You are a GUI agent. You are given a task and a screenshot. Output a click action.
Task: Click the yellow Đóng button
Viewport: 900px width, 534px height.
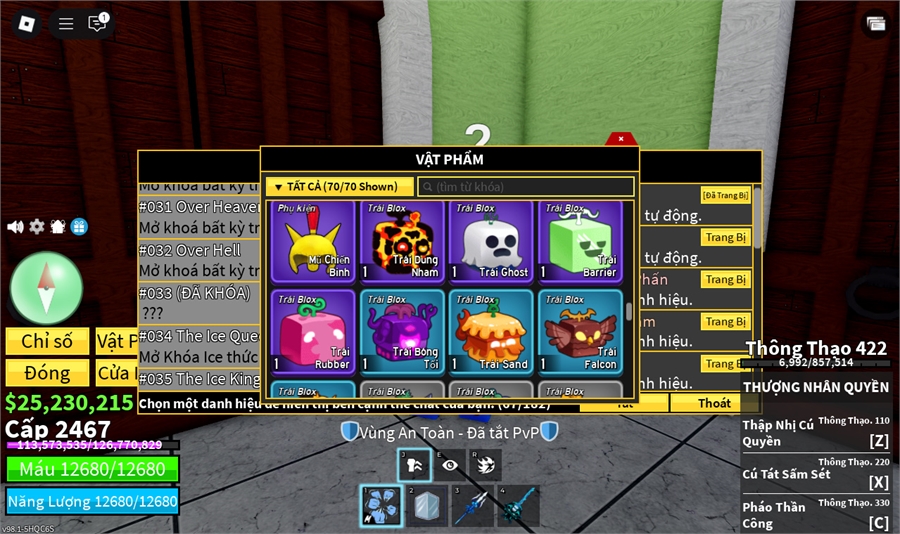(47, 373)
